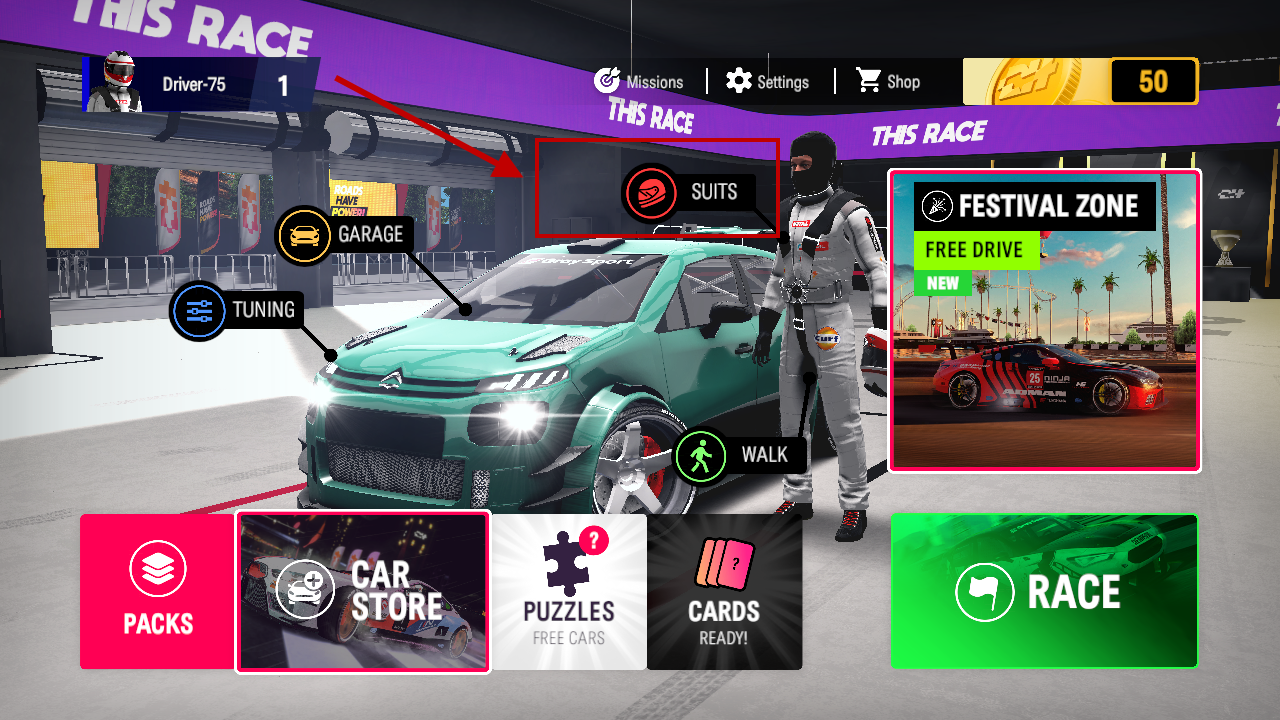The height and width of the screenshot is (720, 1280).
Task: Visit the Car Store
Action: click(363, 592)
